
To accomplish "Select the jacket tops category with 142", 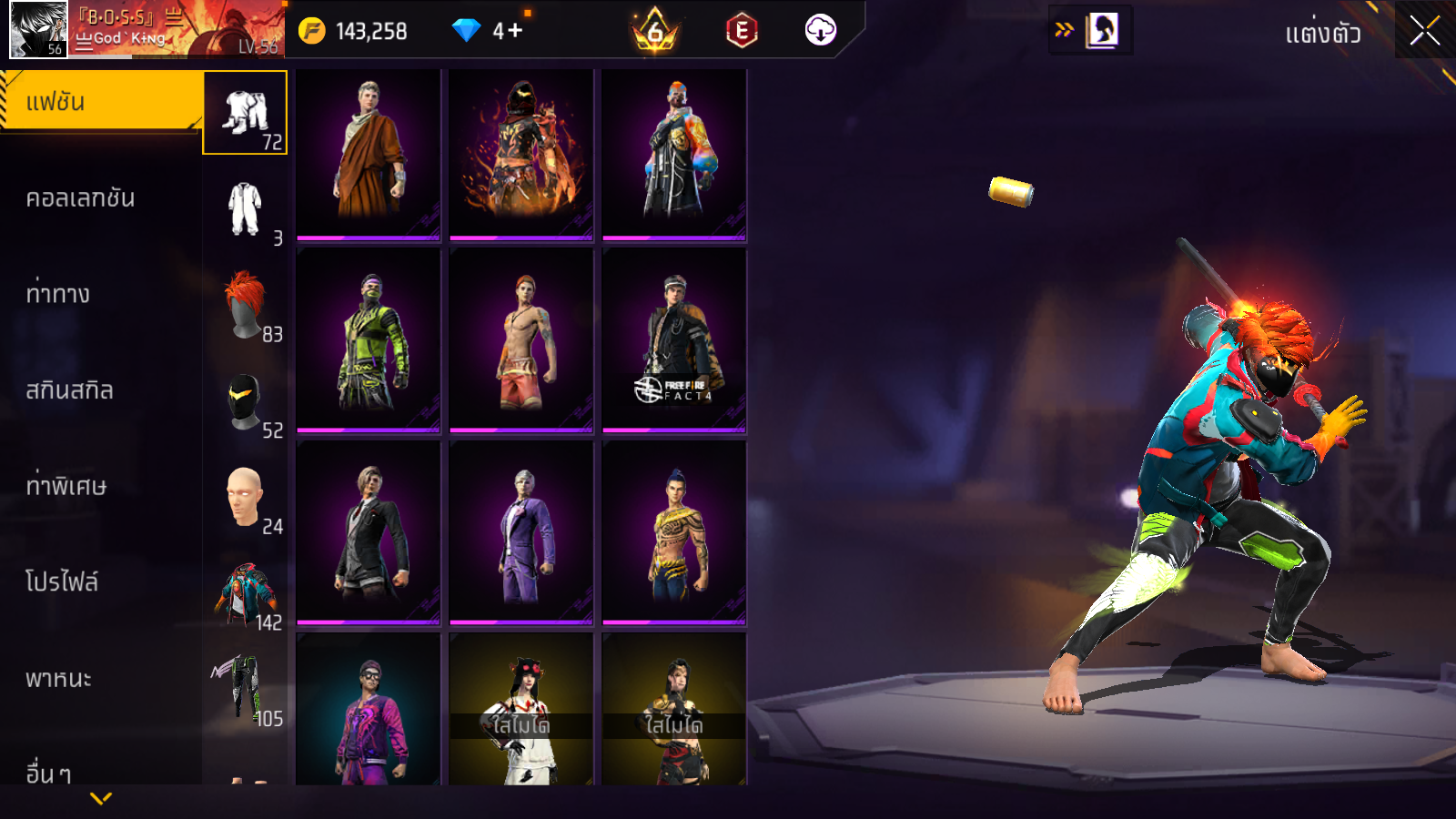I will tap(246, 594).
